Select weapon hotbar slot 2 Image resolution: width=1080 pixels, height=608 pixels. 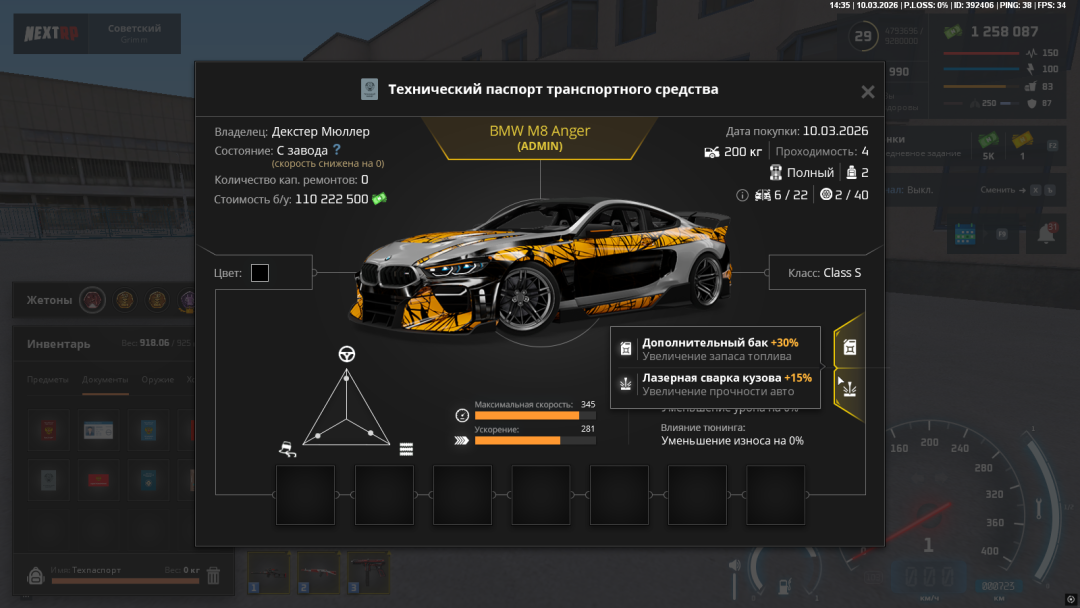319,573
